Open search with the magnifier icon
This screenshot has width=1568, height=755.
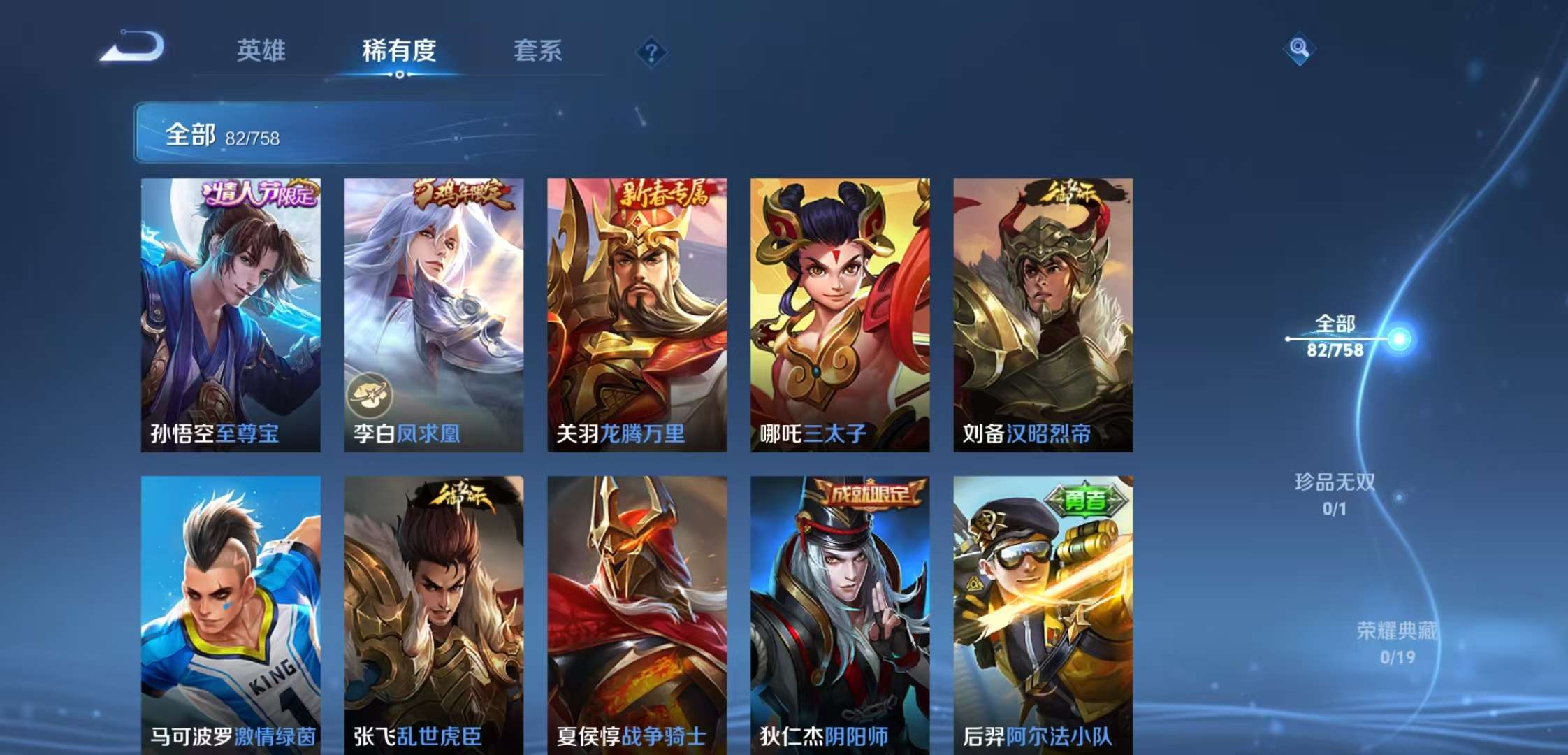(1299, 48)
